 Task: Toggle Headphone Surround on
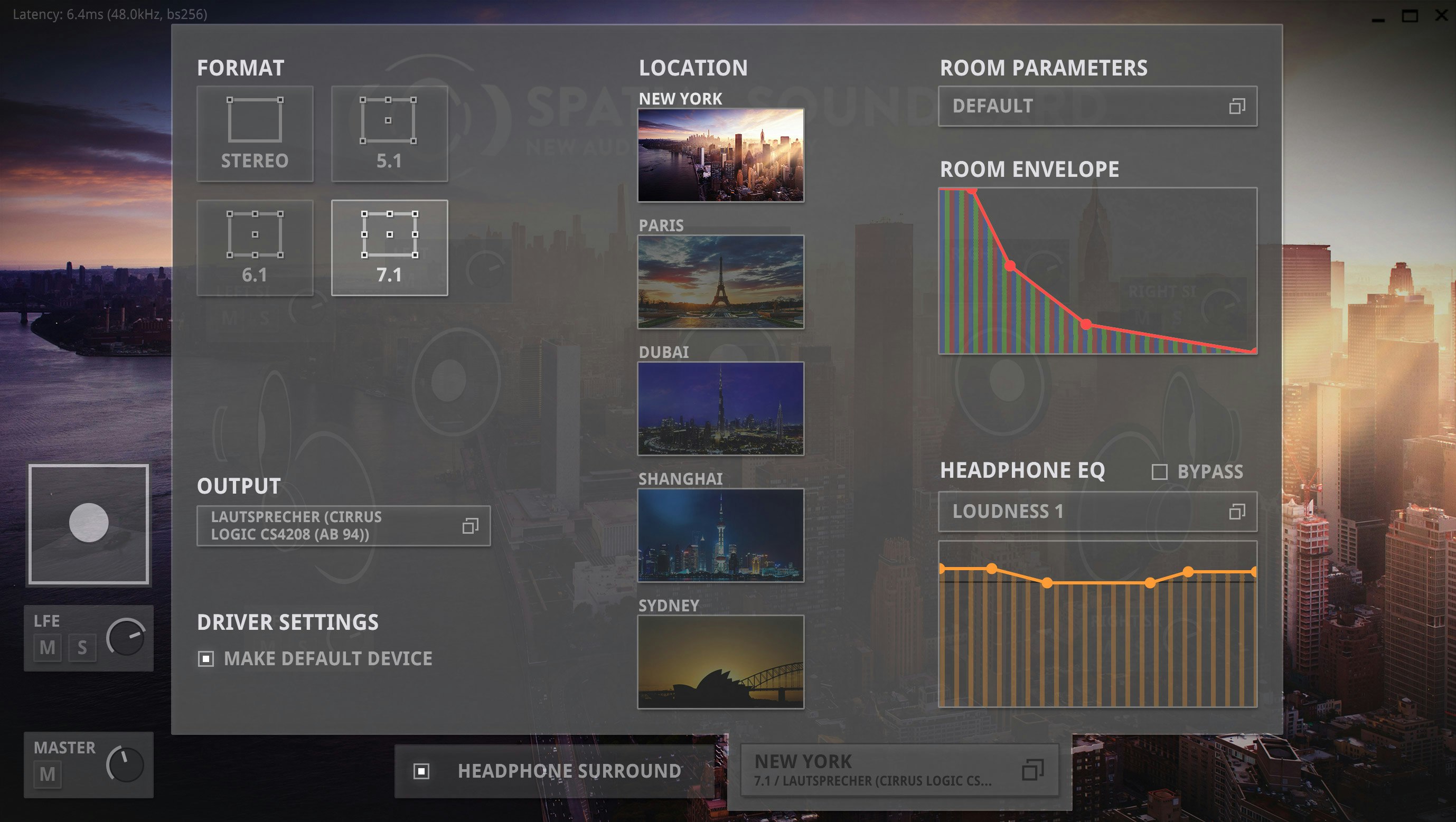pos(423,770)
